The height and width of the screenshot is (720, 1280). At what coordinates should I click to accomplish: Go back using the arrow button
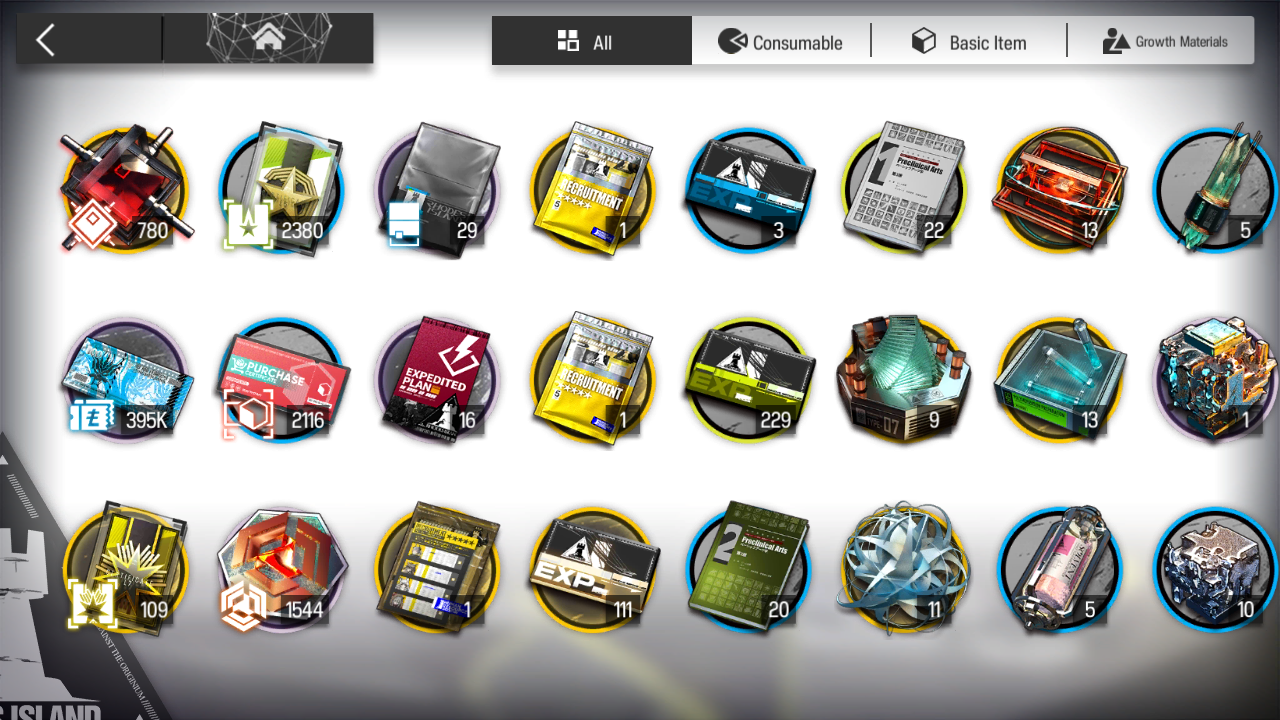pos(46,41)
